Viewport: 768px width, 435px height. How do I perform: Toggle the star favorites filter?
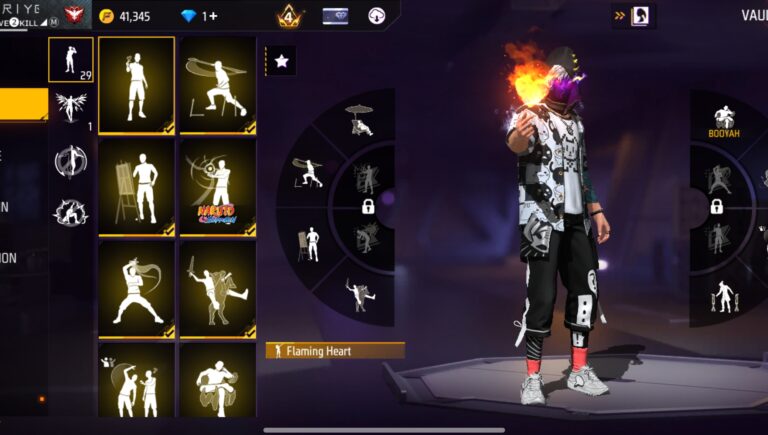click(281, 61)
